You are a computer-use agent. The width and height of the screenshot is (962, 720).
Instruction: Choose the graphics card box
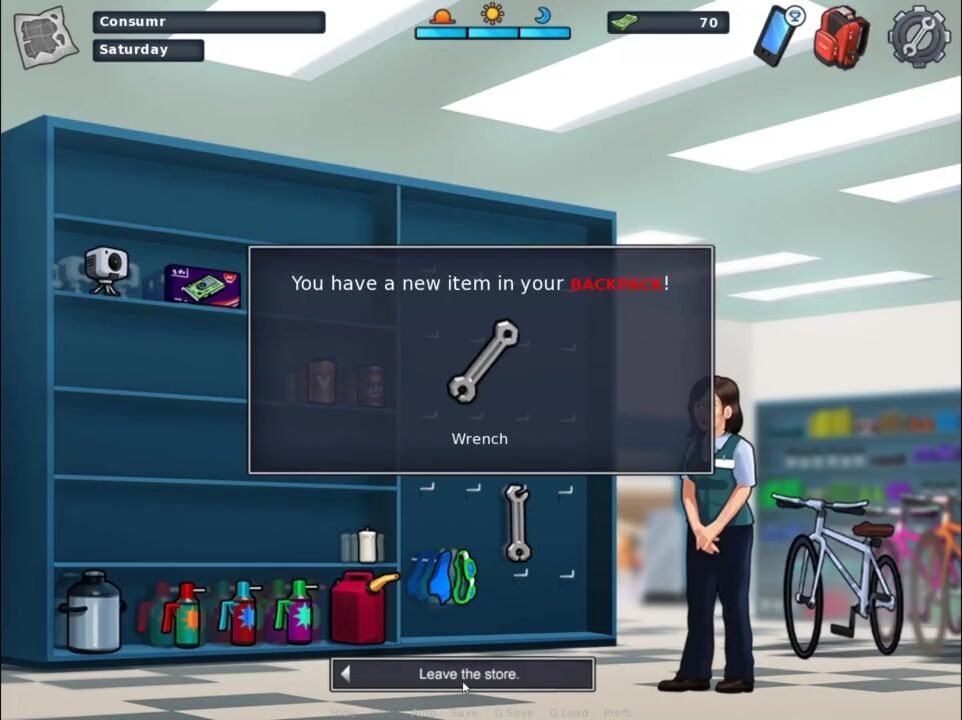[203, 286]
